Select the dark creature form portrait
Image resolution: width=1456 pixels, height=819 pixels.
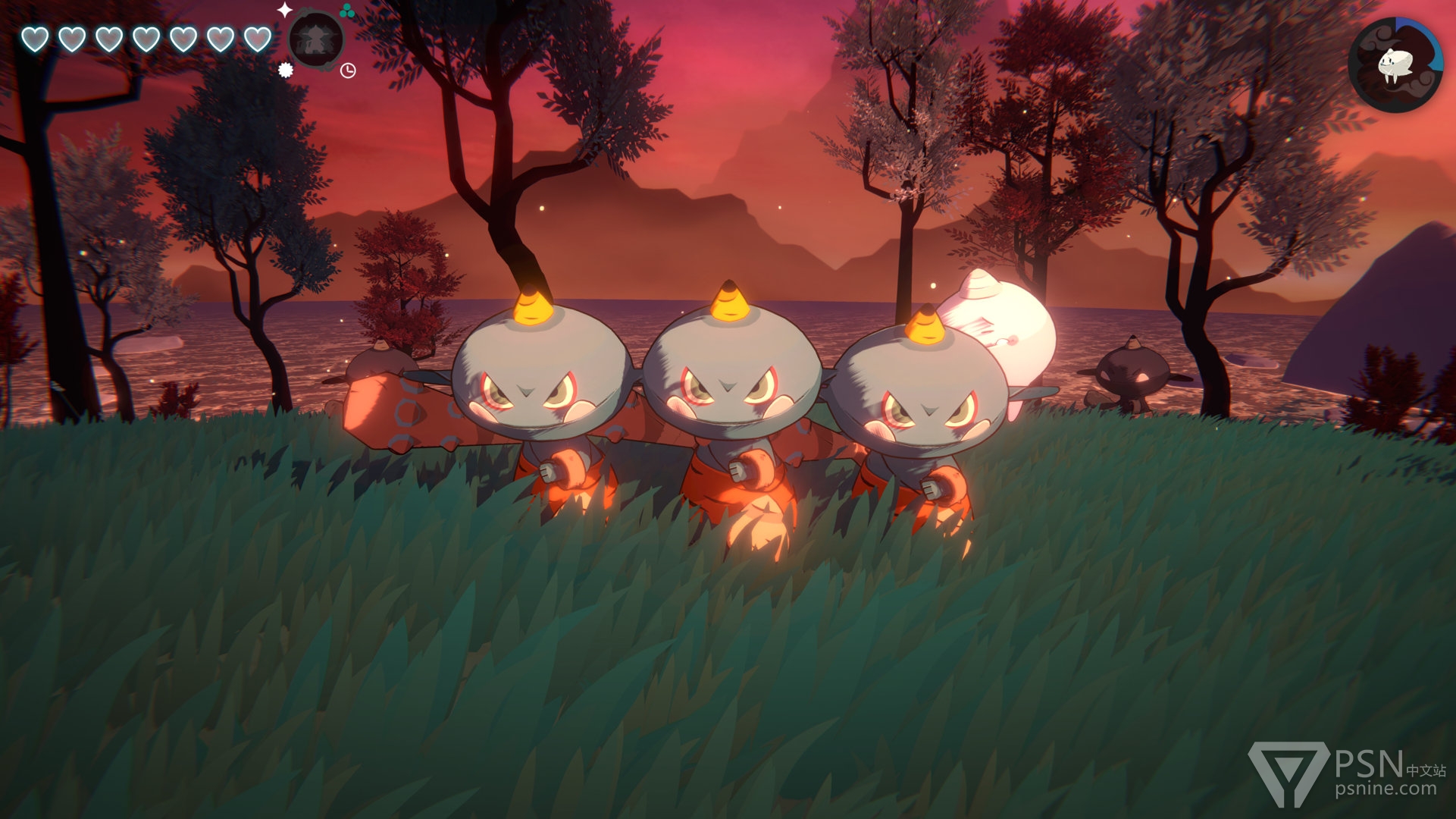pos(316,41)
